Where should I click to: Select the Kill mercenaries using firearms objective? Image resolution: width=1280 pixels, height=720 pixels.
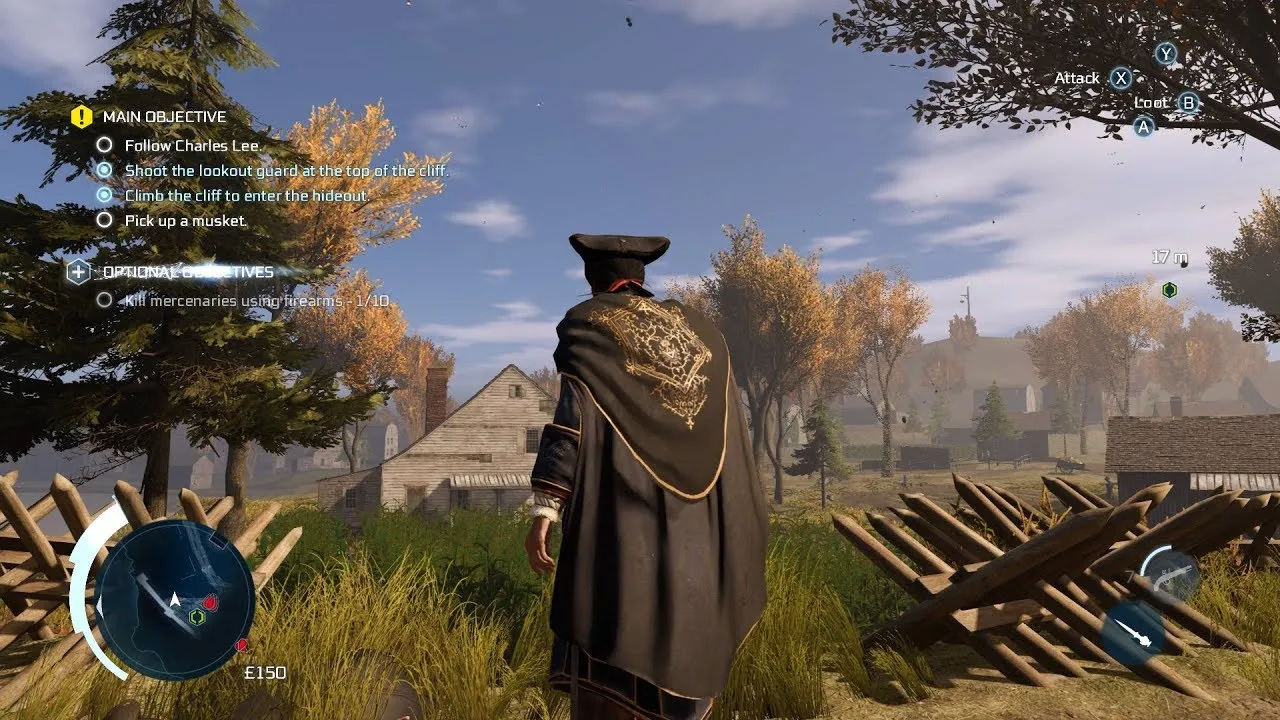[256, 300]
